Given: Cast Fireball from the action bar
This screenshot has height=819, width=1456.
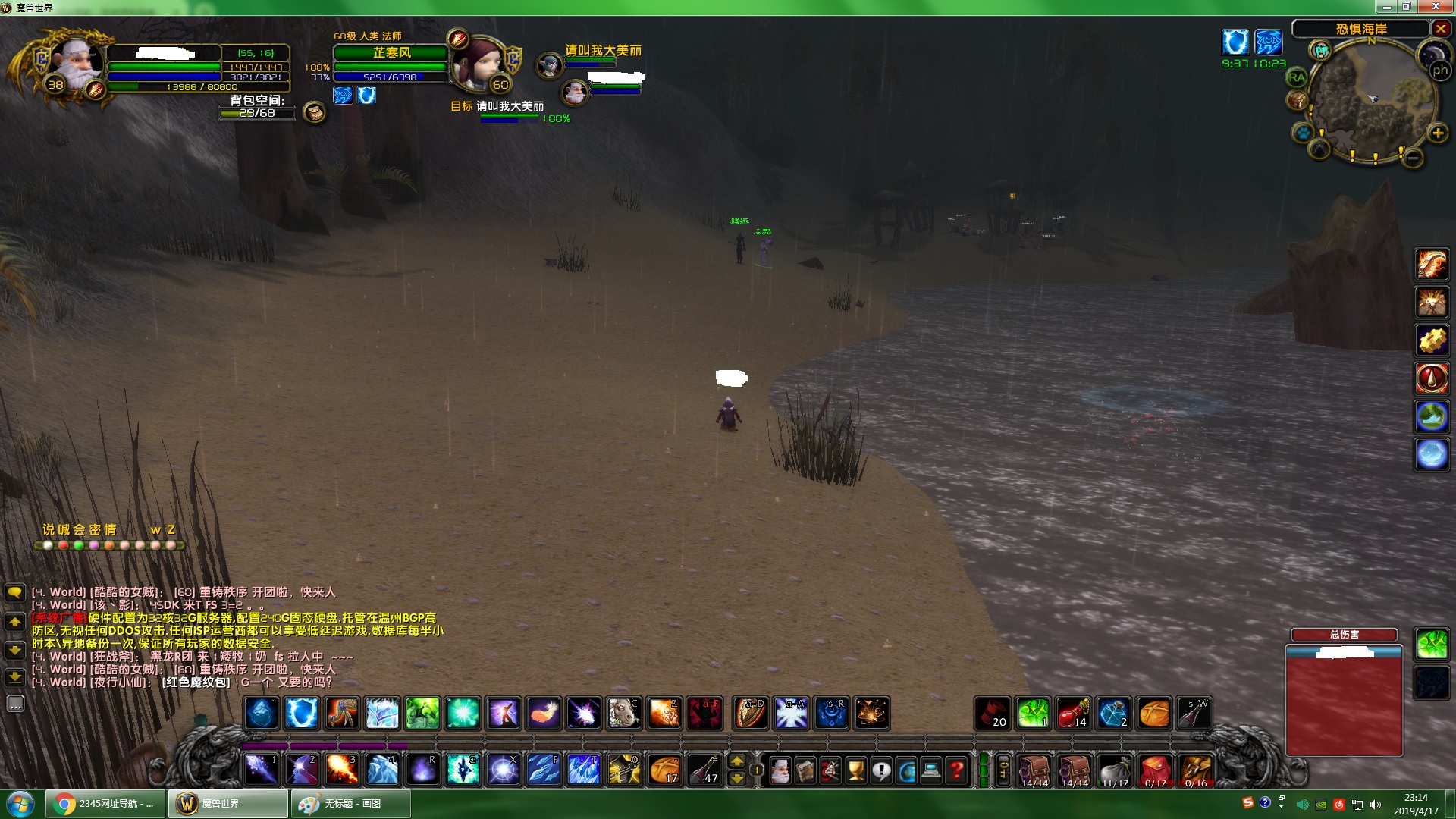Looking at the screenshot, I should [x=341, y=769].
